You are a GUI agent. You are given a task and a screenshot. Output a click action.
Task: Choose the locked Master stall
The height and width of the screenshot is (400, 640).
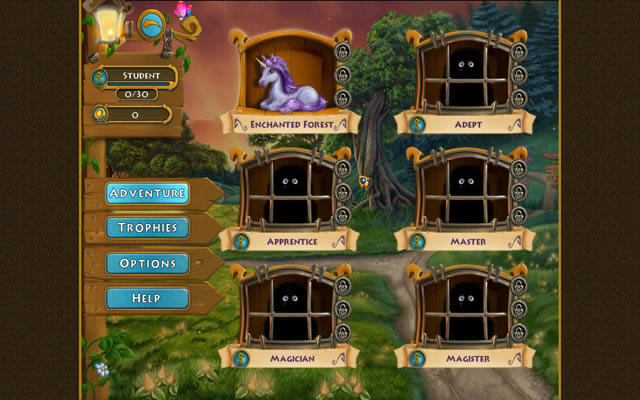click(x=462, y=191)
